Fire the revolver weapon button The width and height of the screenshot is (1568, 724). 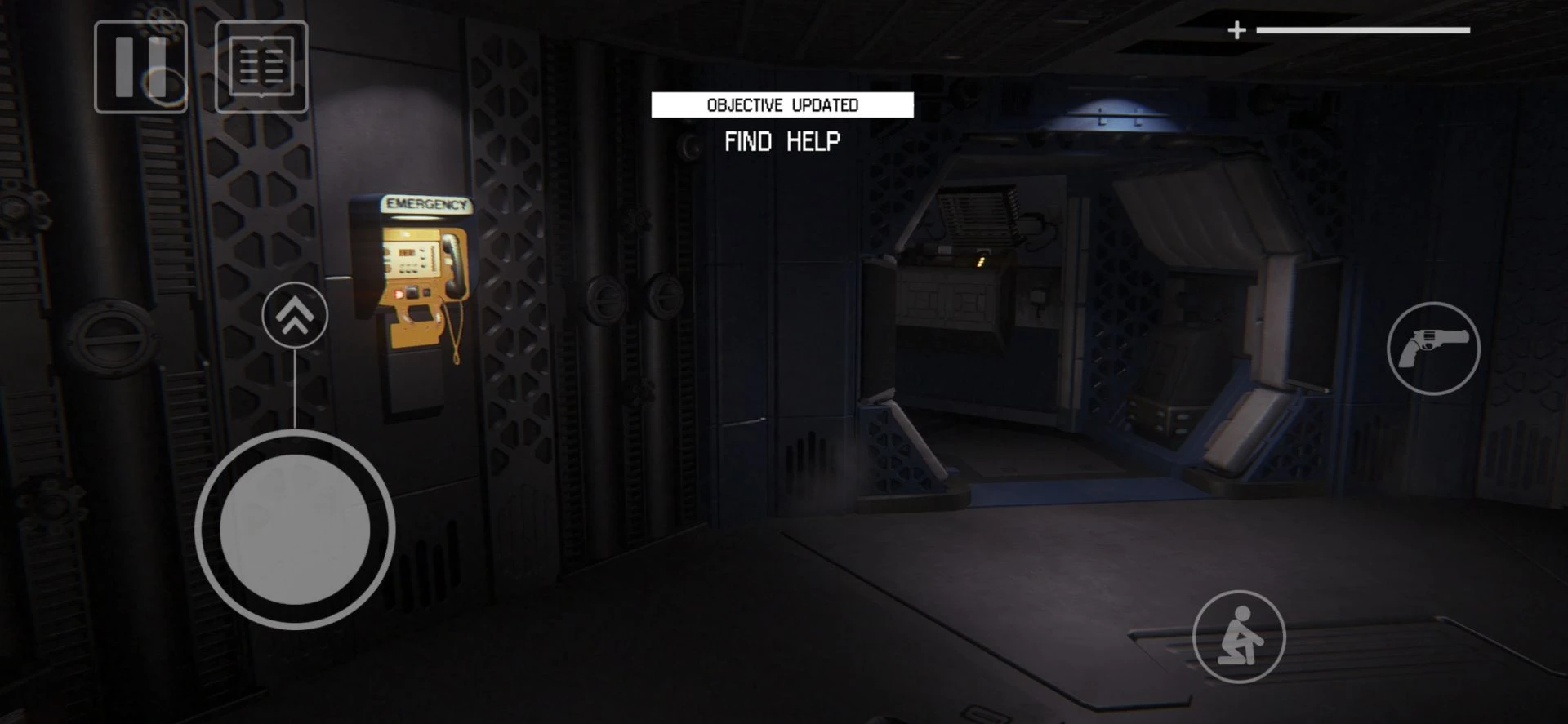coord(1433,349)
